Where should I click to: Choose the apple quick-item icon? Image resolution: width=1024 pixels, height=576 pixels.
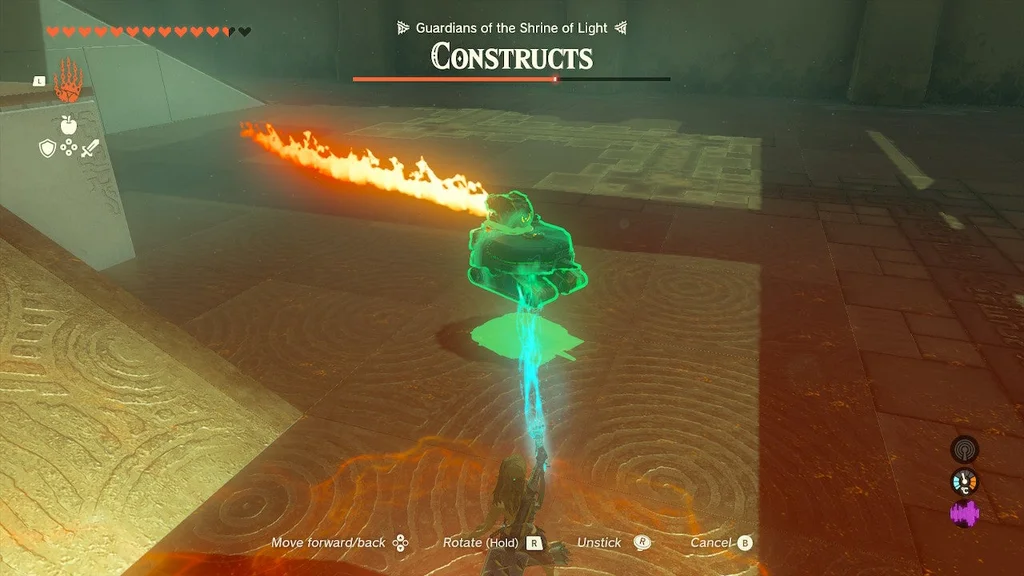[68, 124]
